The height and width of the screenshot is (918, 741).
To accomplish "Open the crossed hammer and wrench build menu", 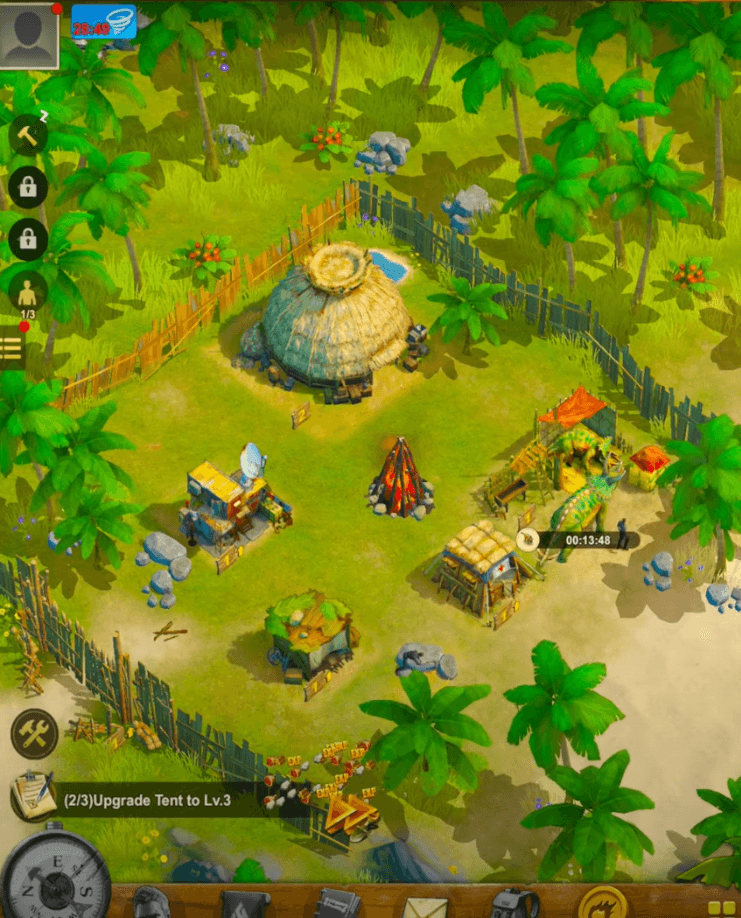I will pyautogui.click(x=34, y=733).
